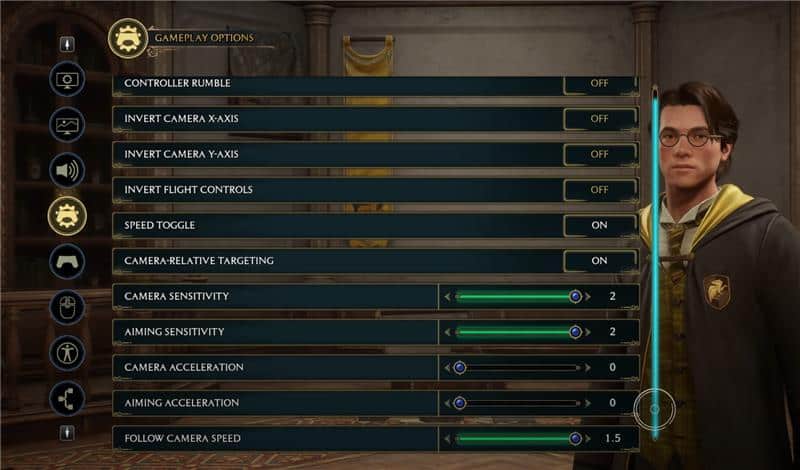Toggle Camera-Relative Targeting setting
The image size is (800, 470).
click(x=599, y=261)
